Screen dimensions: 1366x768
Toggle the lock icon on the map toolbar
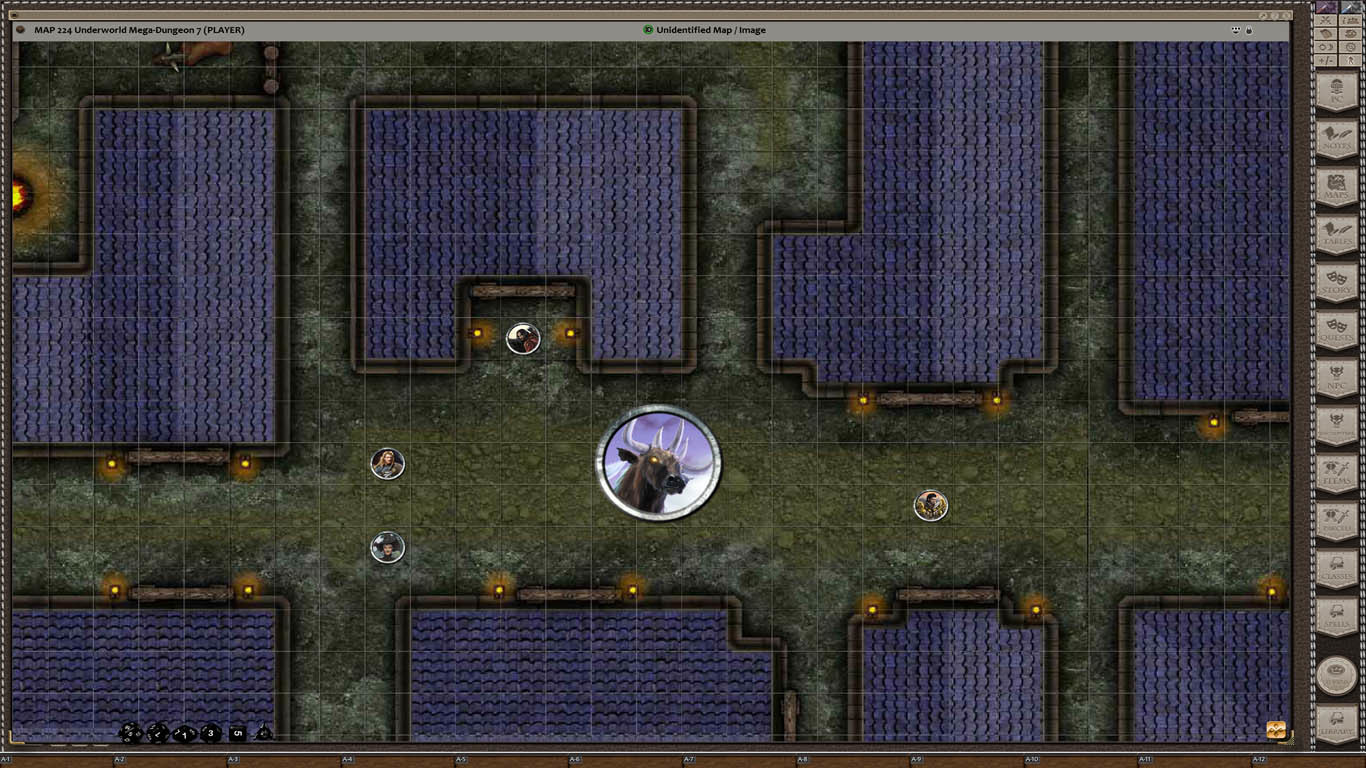pyautogui.click(x=1249, y=30)
